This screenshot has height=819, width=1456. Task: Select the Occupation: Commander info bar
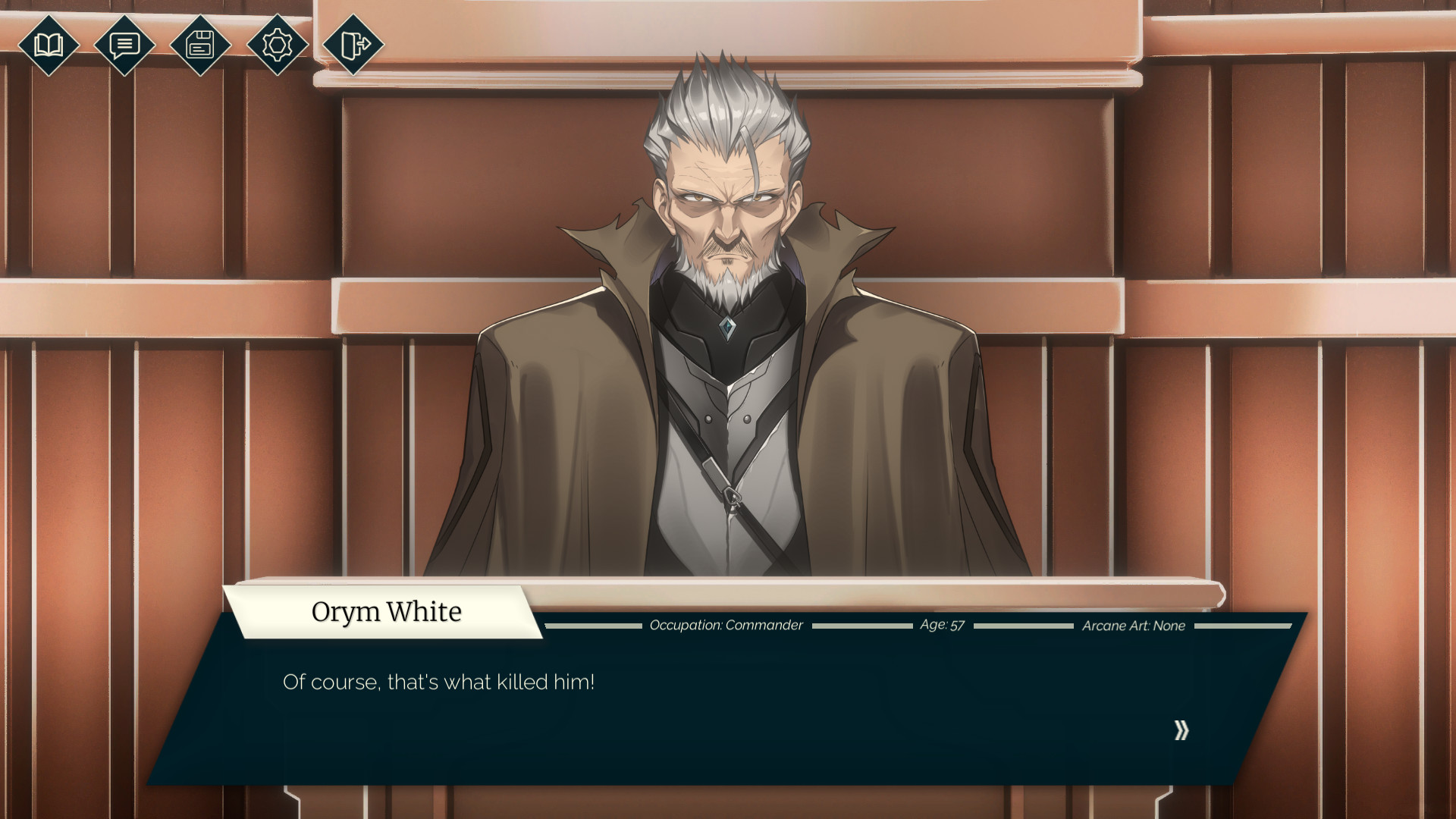pos(726,626)
